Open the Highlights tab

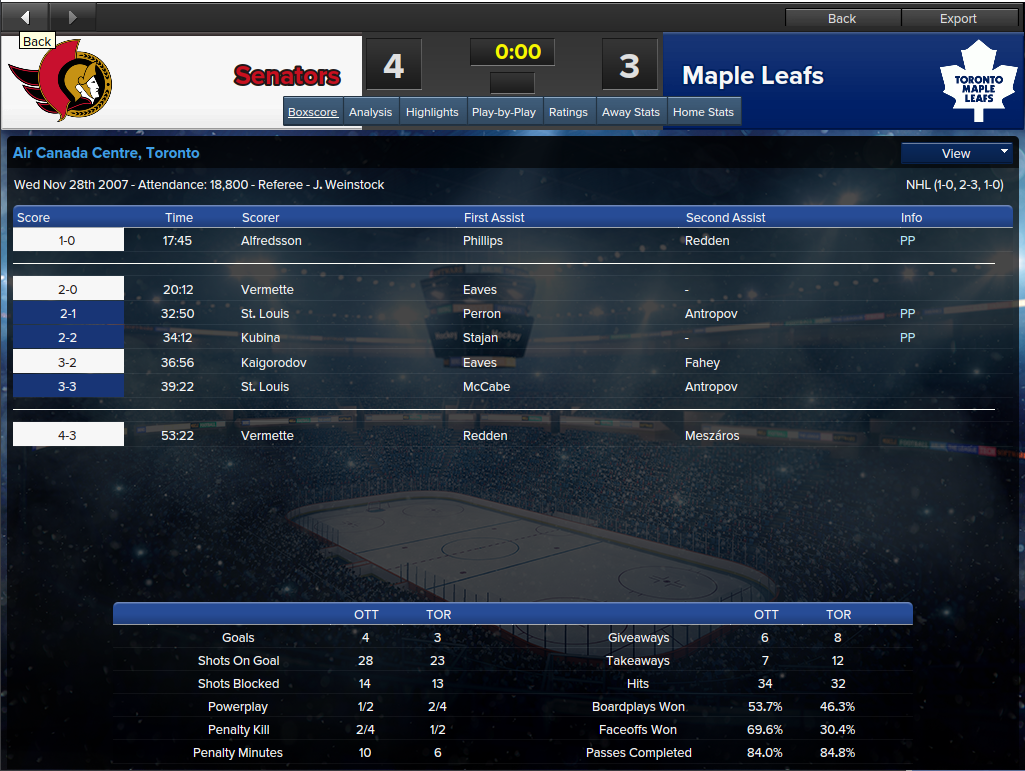point(432,112)
